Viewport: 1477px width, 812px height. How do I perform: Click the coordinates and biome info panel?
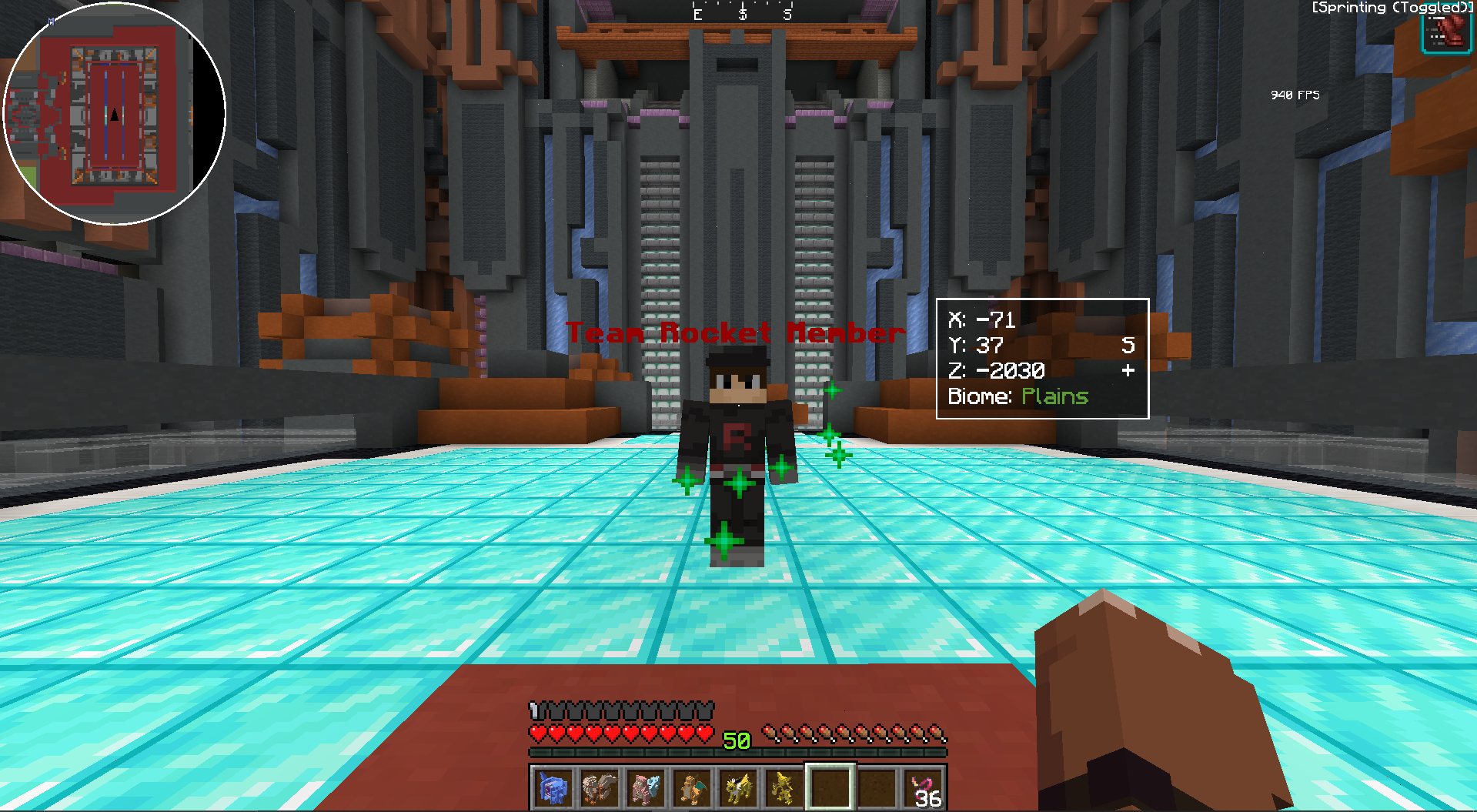pos(1042,359)
